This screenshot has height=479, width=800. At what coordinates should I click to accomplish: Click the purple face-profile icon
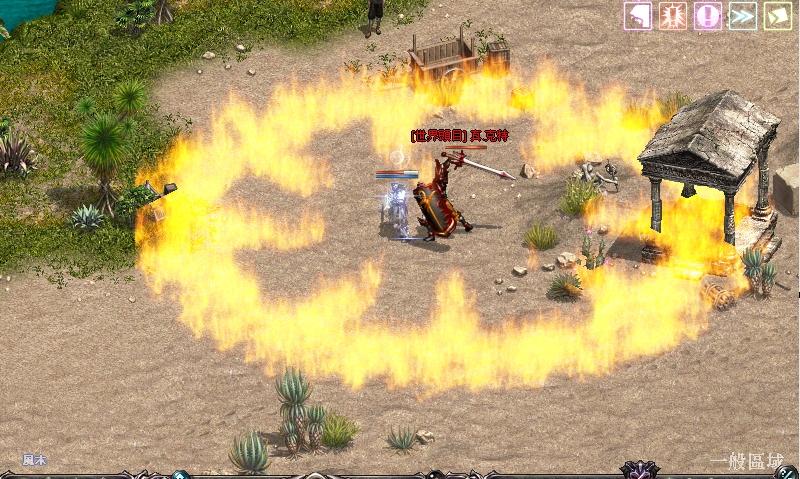[x=638, y=16]
